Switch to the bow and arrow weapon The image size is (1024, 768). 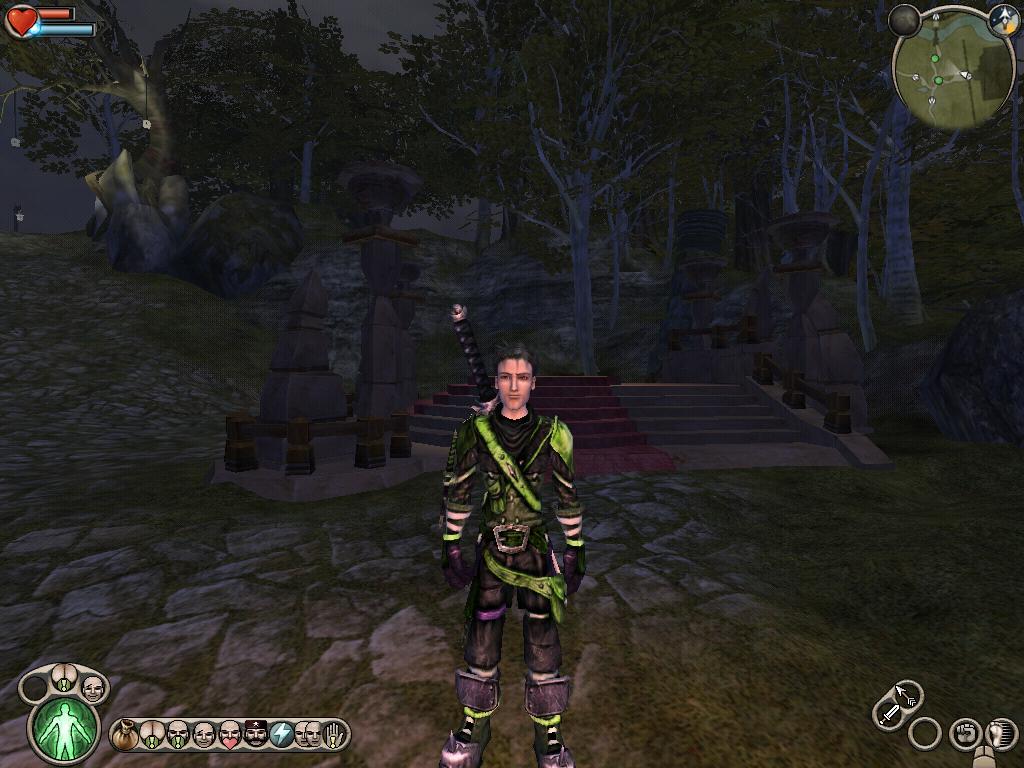click(908, 694)
